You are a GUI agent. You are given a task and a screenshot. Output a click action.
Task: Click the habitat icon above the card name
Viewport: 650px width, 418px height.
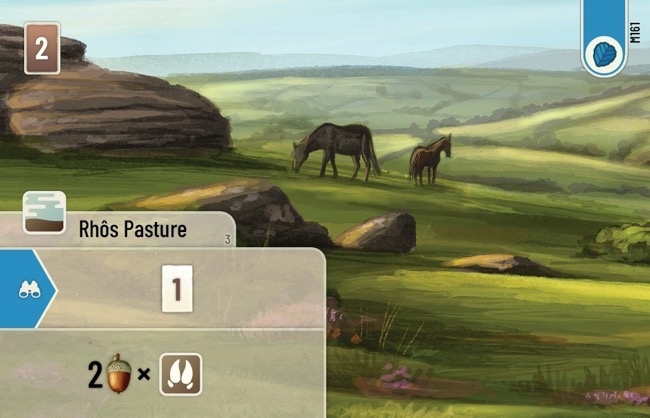[x=44, y=211]
